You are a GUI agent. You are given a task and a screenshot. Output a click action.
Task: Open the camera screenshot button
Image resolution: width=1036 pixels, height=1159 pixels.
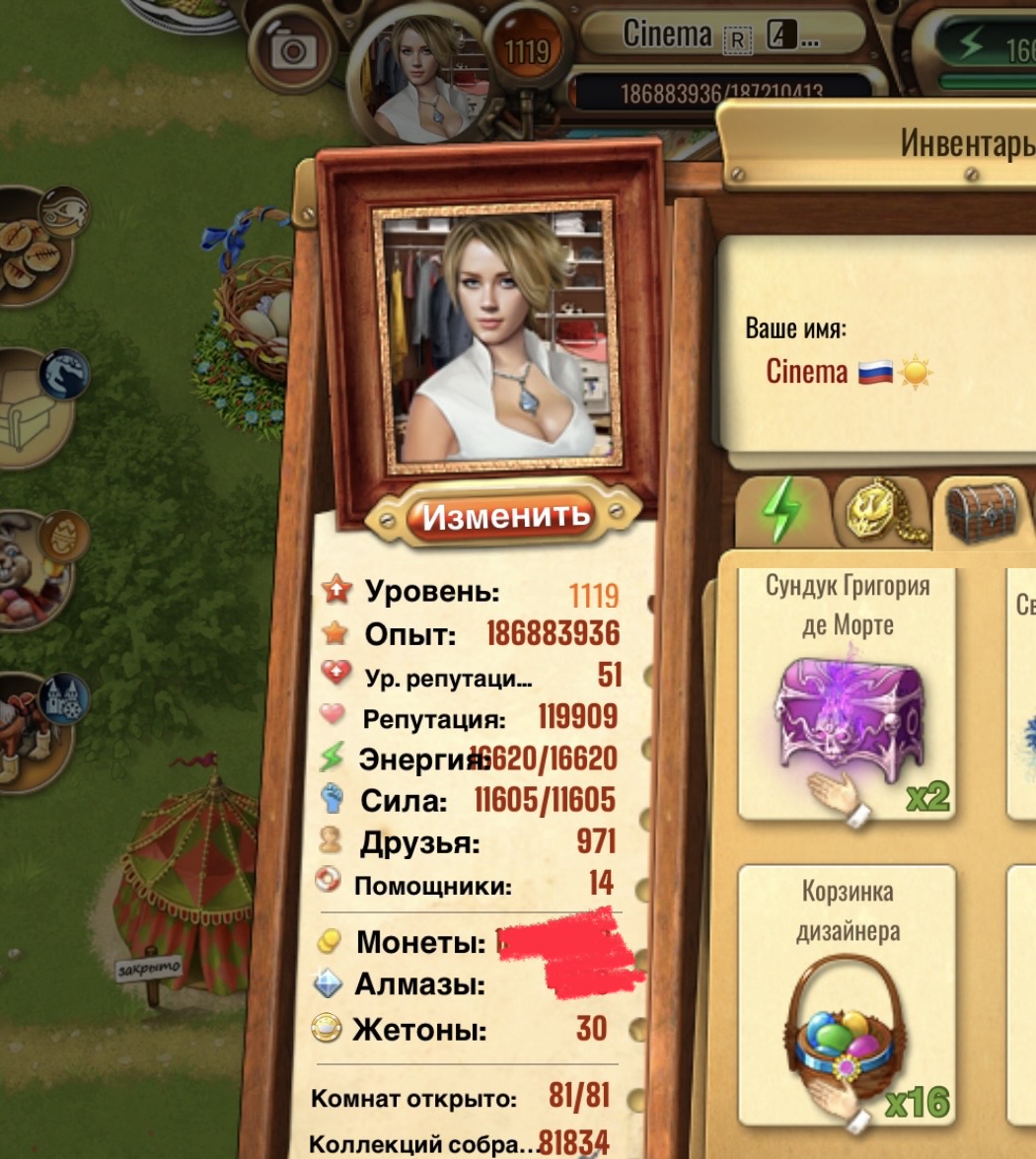click(293, 47)
